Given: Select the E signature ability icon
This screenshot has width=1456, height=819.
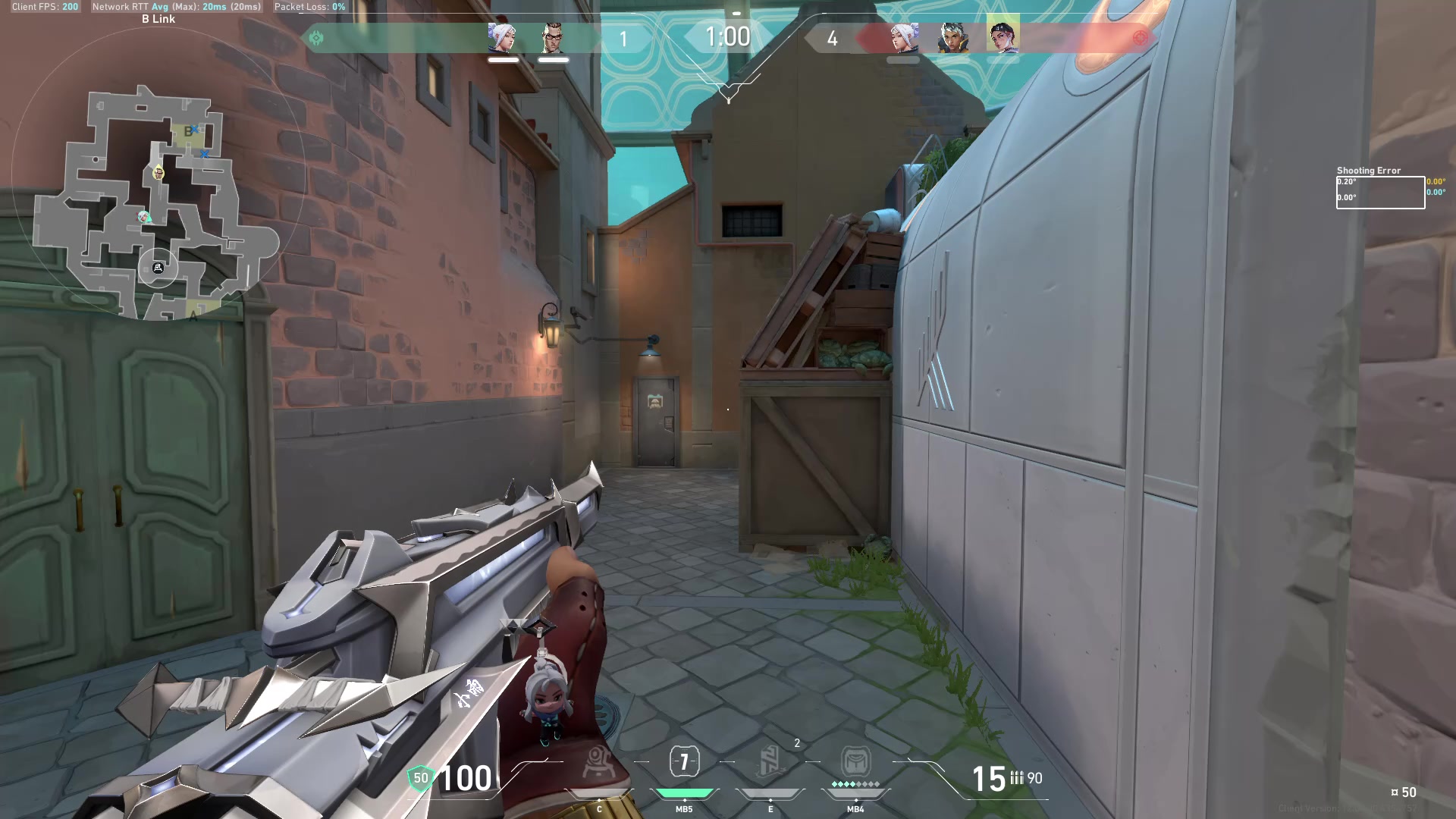Looking at the screenshot, I should [770, 762].
